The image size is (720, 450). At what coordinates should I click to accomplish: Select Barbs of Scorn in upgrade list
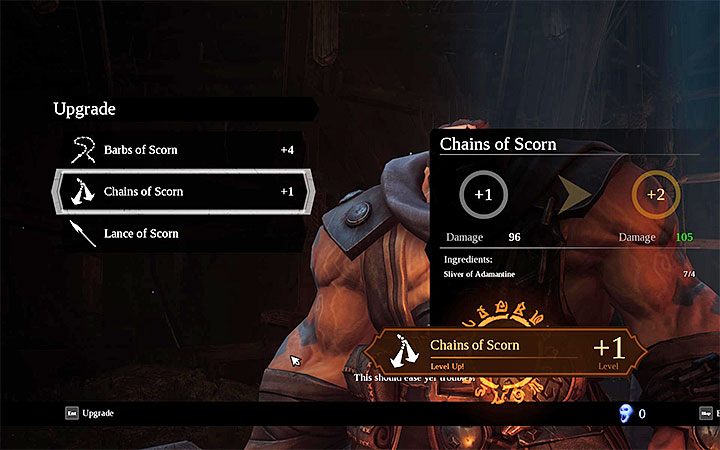point(140,150)
